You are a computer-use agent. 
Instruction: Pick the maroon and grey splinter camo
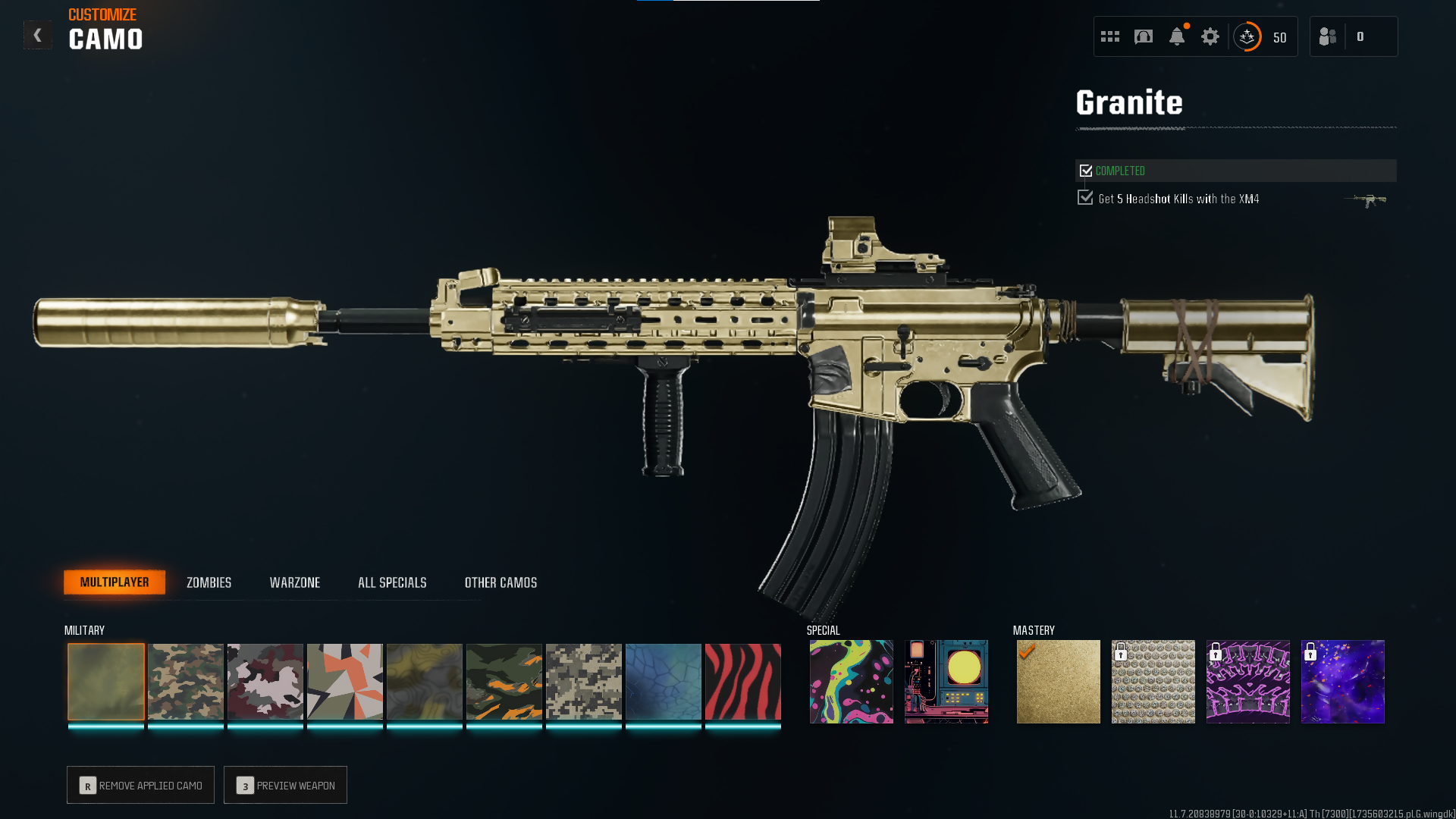(x=265, y=682)
